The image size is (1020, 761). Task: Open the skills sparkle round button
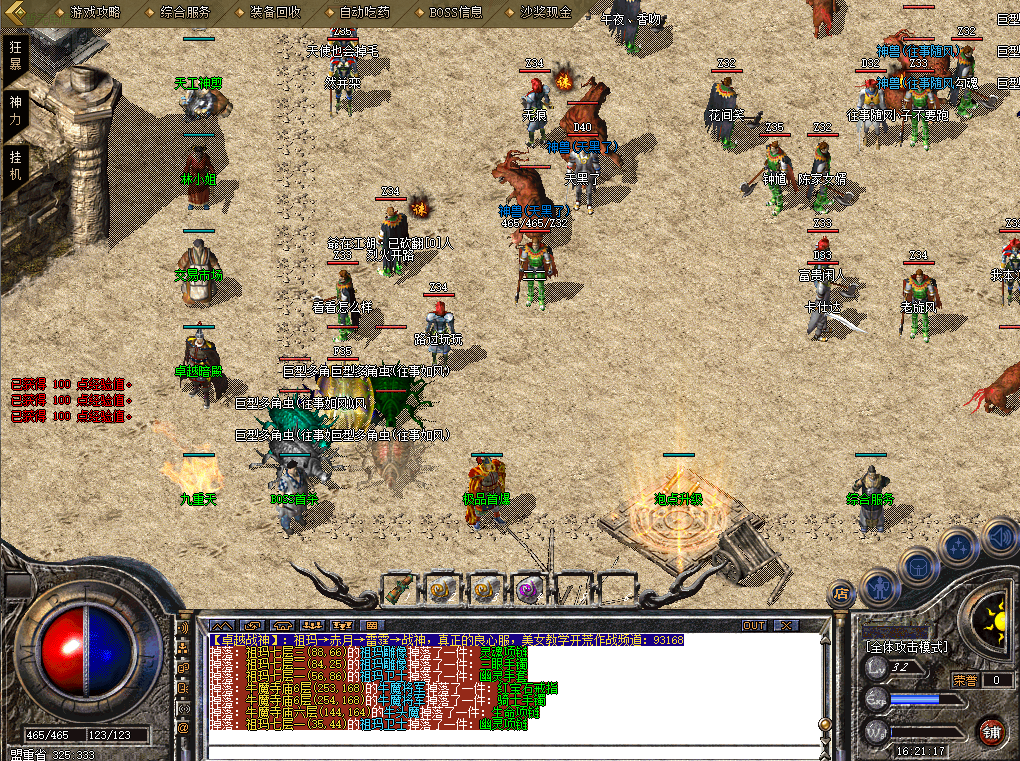point(959,546)
